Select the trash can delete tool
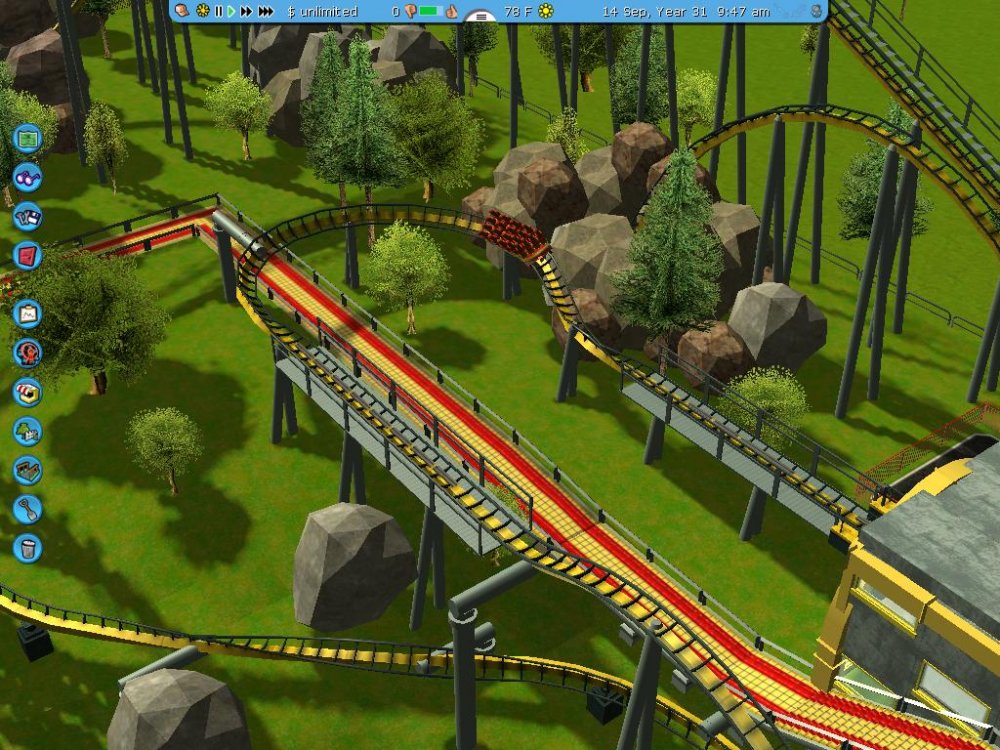 coord(27,547)
